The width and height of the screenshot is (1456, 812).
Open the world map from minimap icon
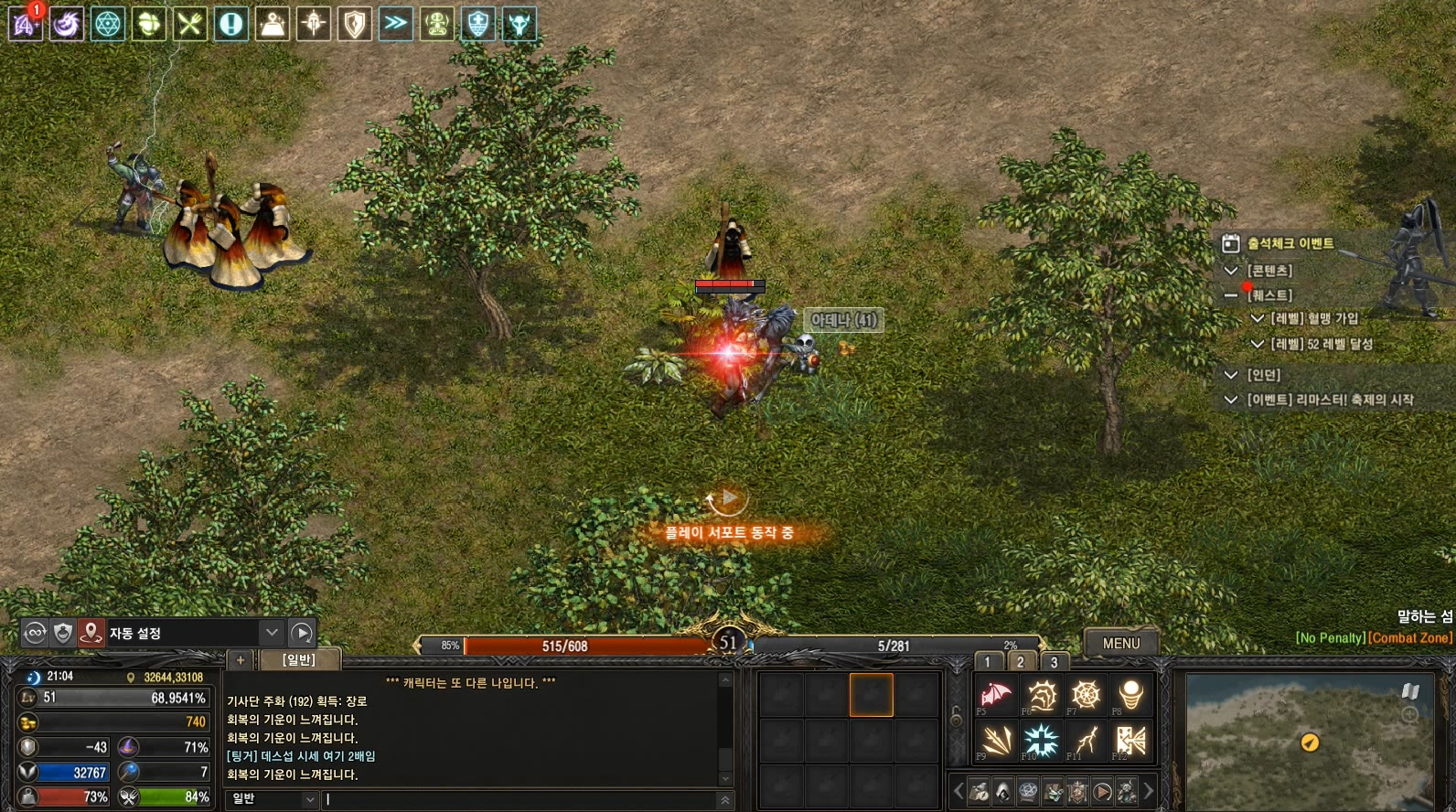coord(1410,691)
